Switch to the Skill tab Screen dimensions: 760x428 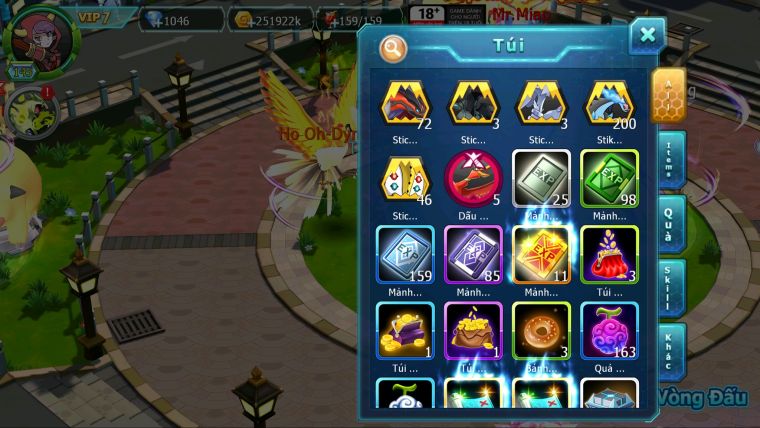670,288
